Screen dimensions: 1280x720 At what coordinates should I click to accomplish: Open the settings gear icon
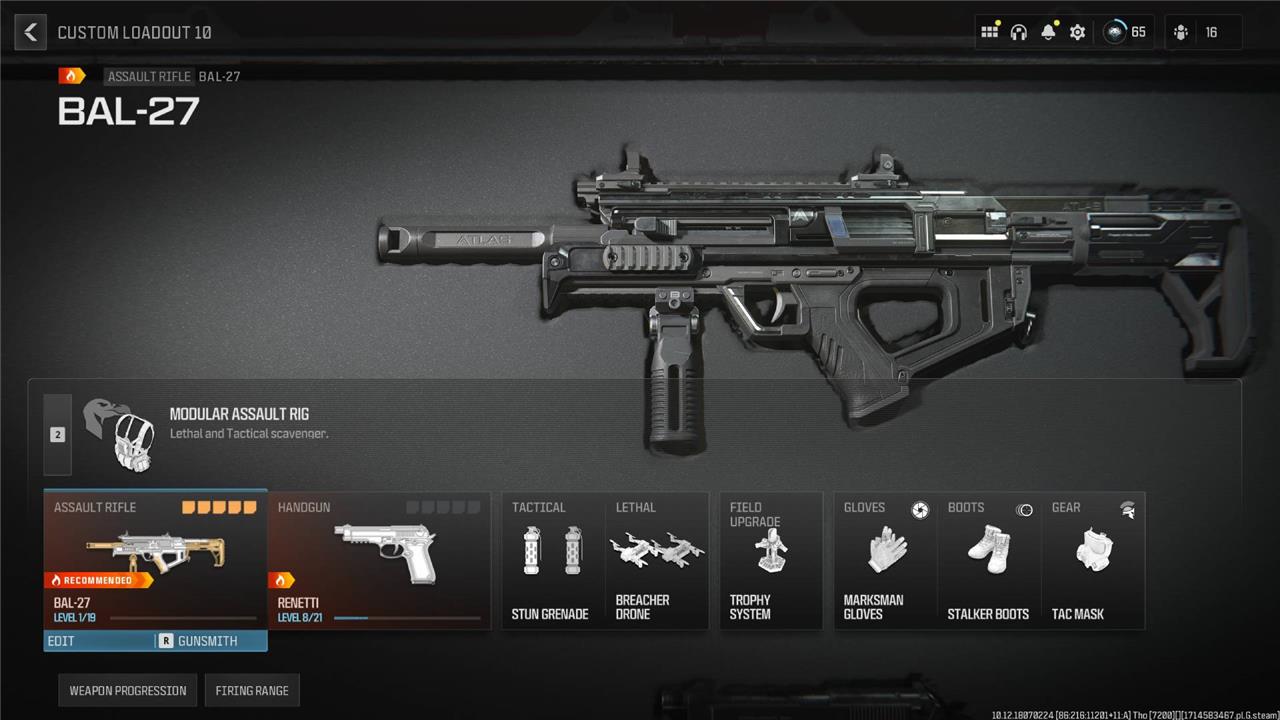pos(1077,32)
